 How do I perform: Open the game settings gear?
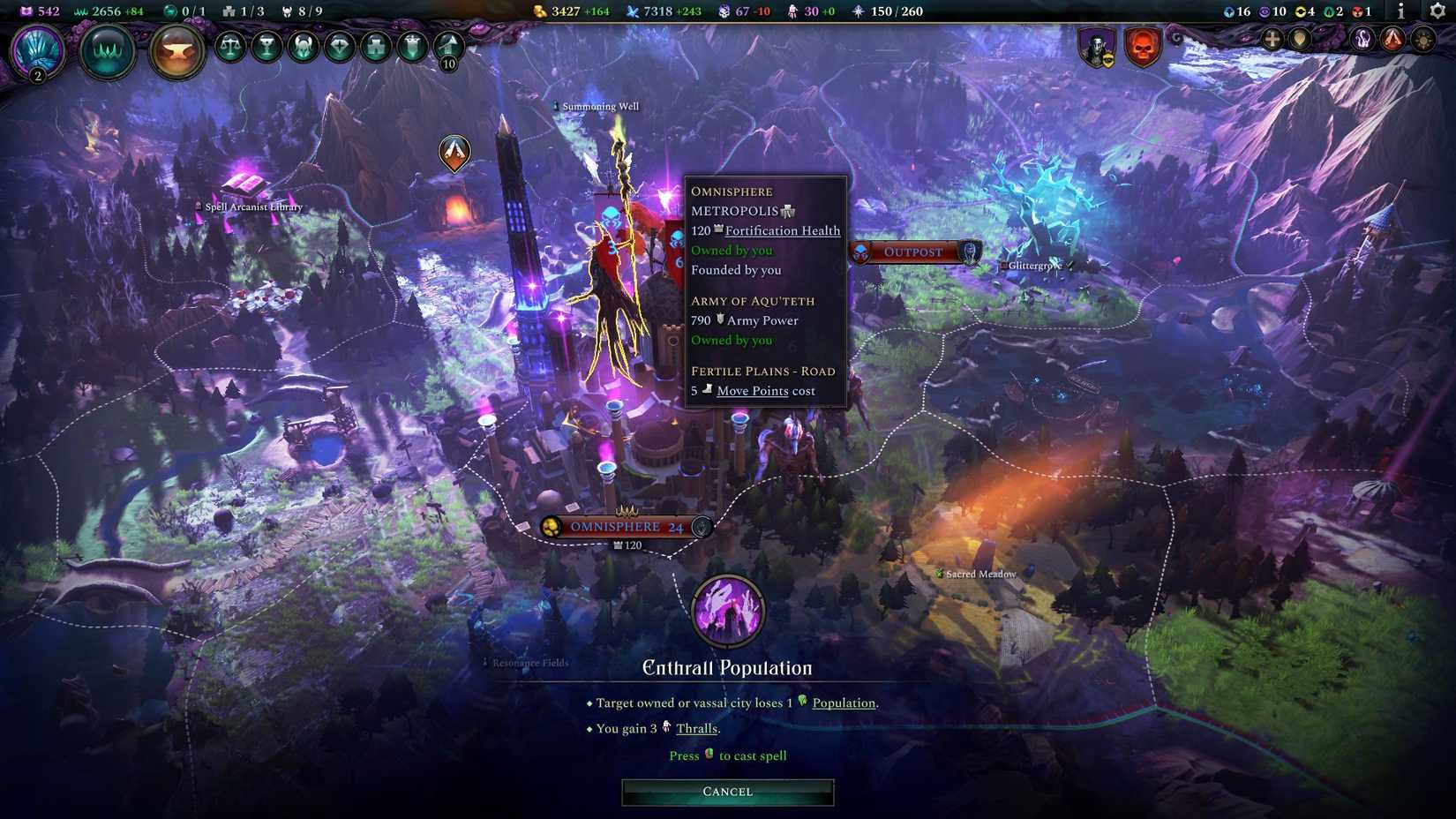coord(1436,12)
